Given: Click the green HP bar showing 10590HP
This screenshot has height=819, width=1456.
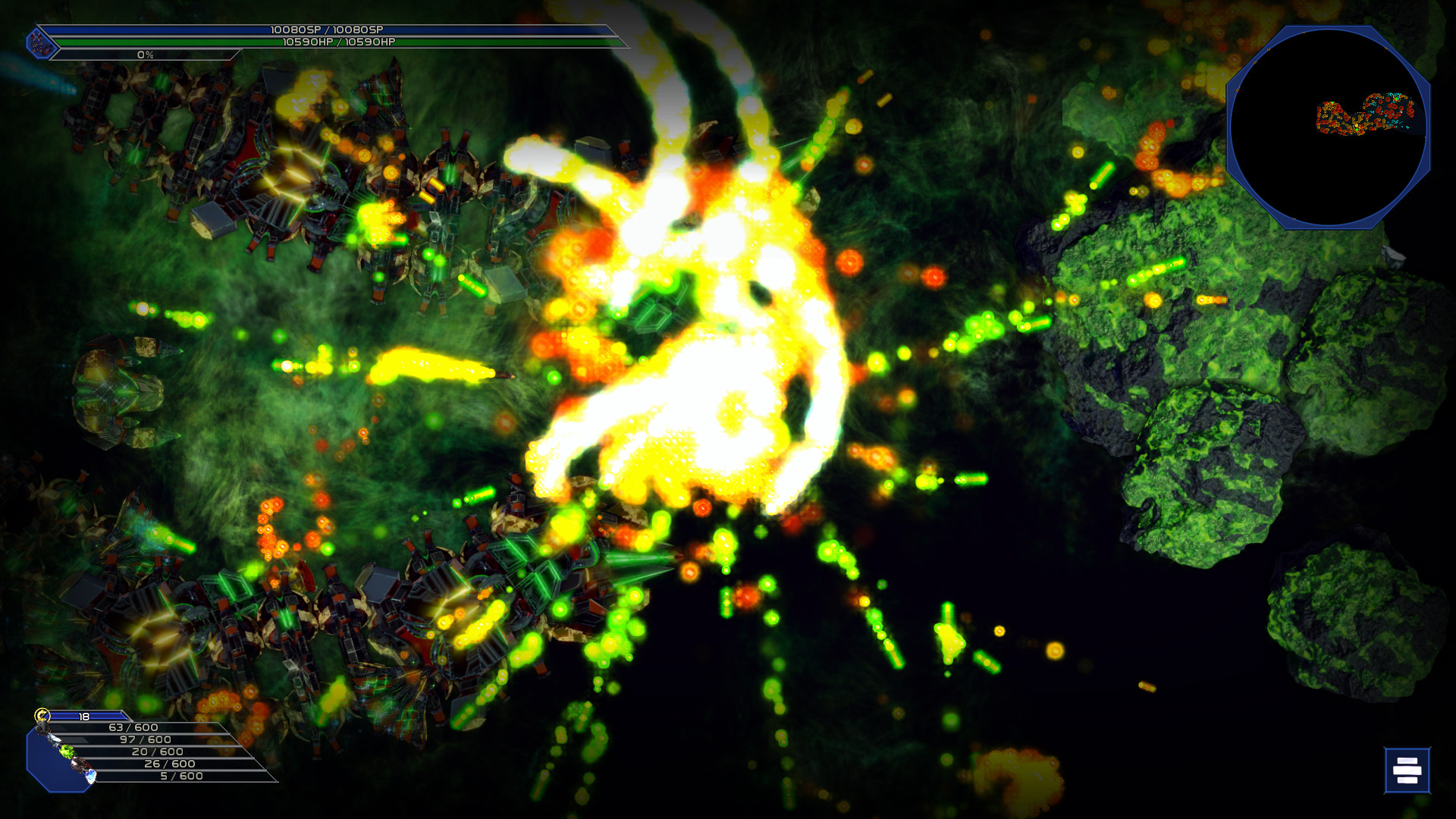Looking at the screenshot, I should [334, 43].
